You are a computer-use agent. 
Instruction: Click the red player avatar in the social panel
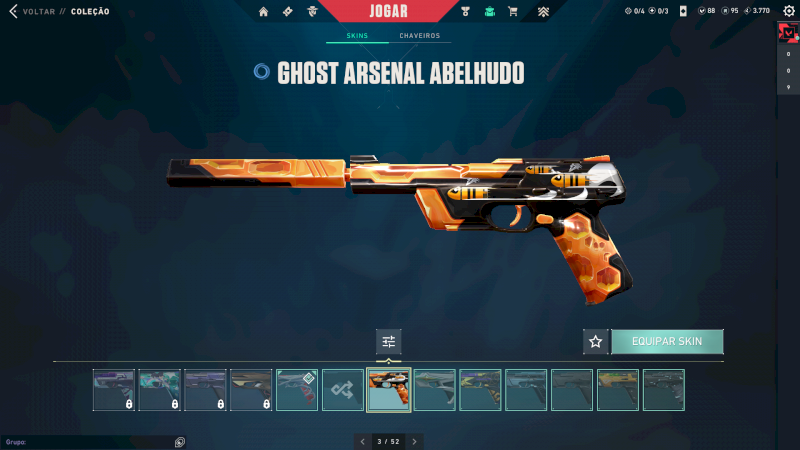click(x=787, y=32)
